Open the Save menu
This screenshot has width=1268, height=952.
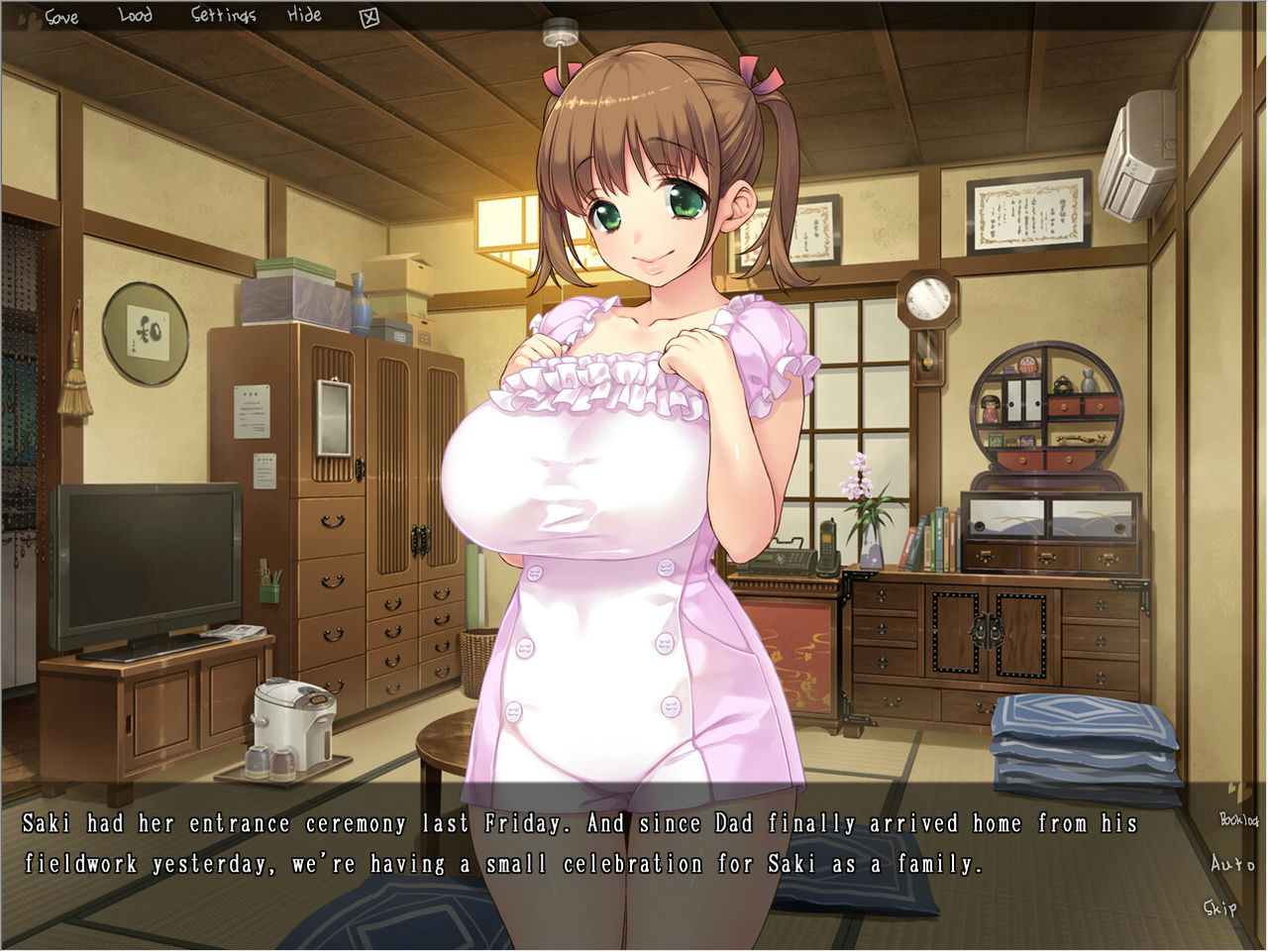(x=61, y=16)
